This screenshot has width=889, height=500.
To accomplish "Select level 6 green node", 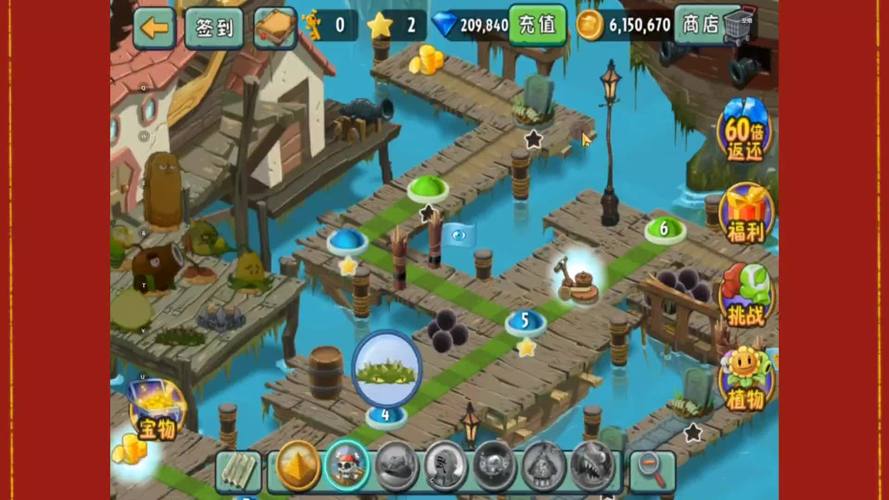I will 664,229.
